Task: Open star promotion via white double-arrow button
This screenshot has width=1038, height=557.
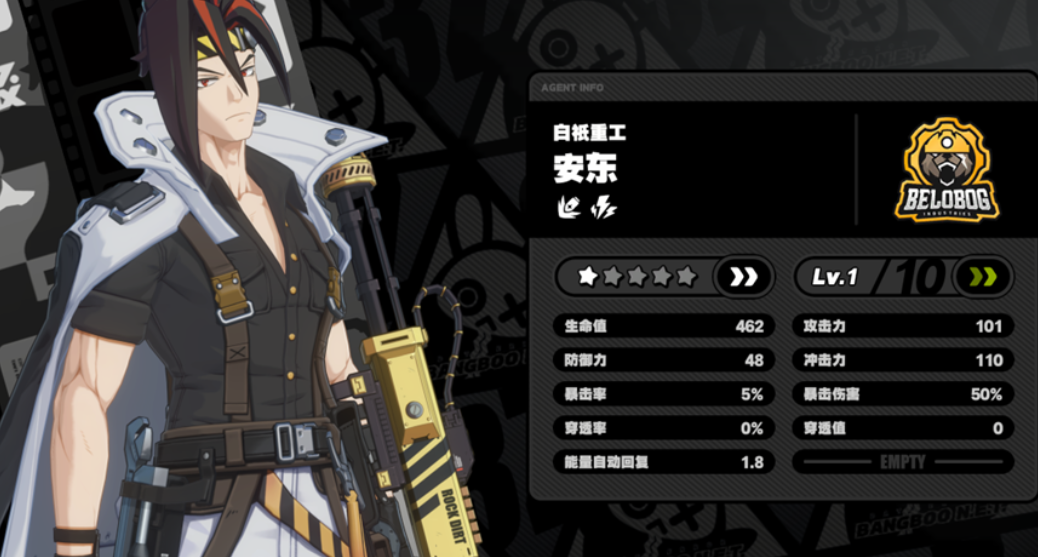Action: click(x=744, y=277)
